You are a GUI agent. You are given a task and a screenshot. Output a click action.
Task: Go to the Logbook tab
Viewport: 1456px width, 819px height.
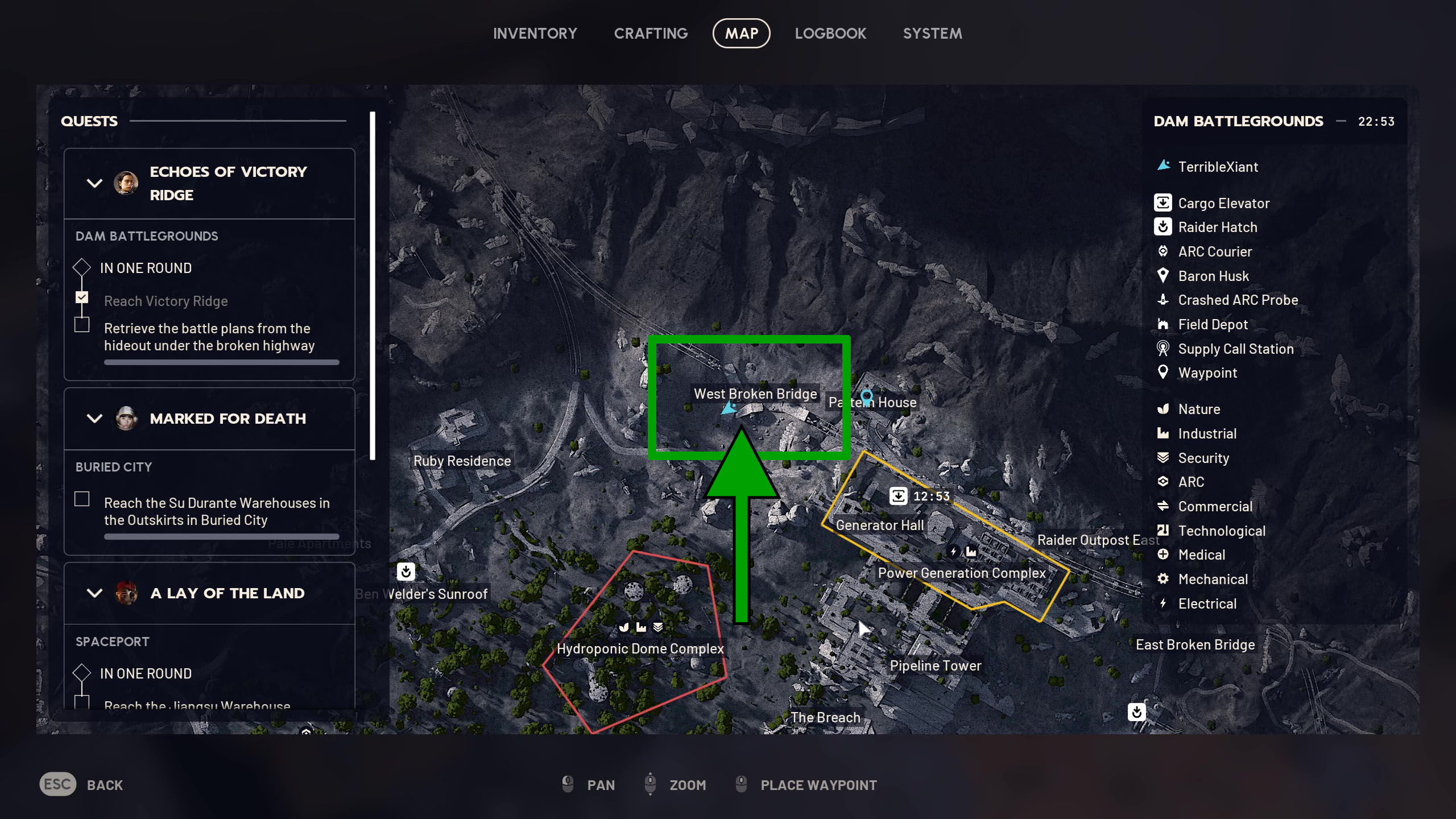coord(830,34)
